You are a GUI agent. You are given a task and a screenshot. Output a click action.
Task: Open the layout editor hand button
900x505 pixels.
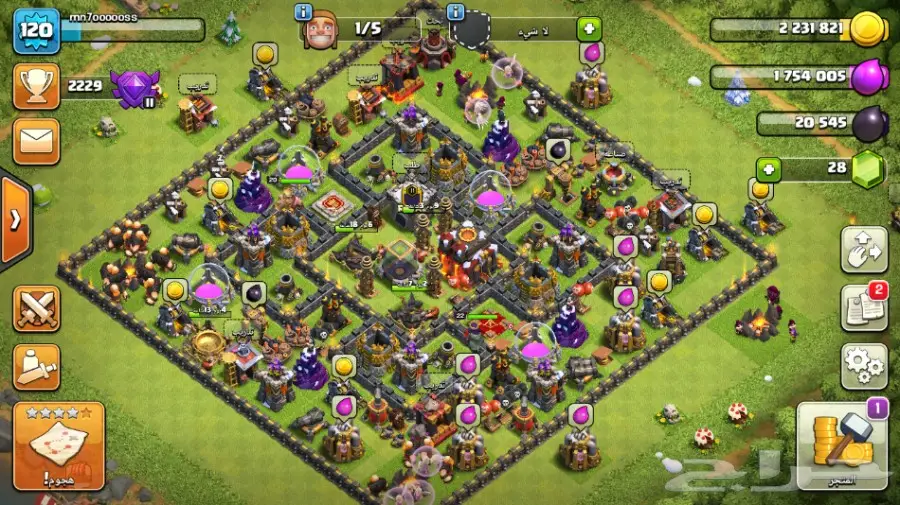click(x=863, y=250)
